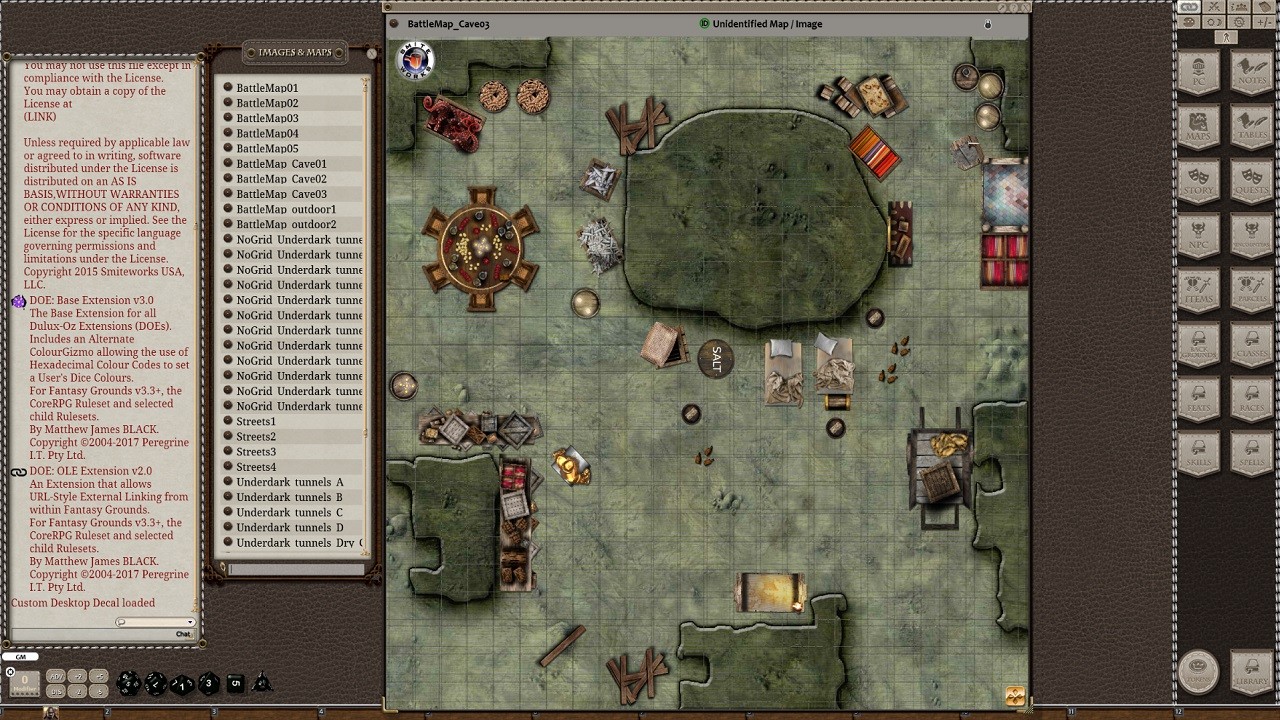Open the Underdark_tunnels_A map entry
Screen dimensions: 1280x720
pos(289,482)
